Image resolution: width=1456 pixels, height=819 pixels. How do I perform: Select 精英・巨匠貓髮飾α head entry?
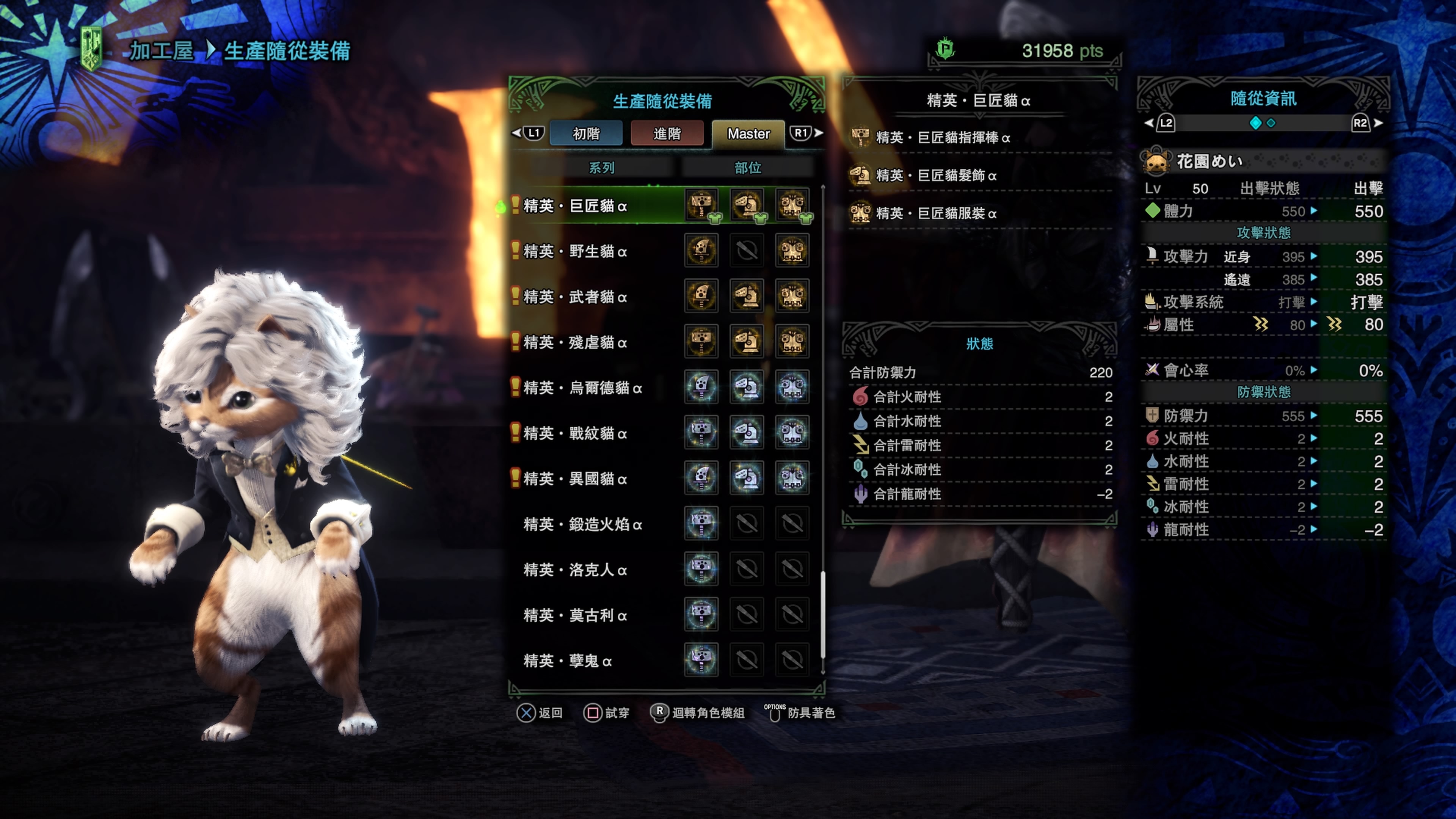tap(935, 175)
